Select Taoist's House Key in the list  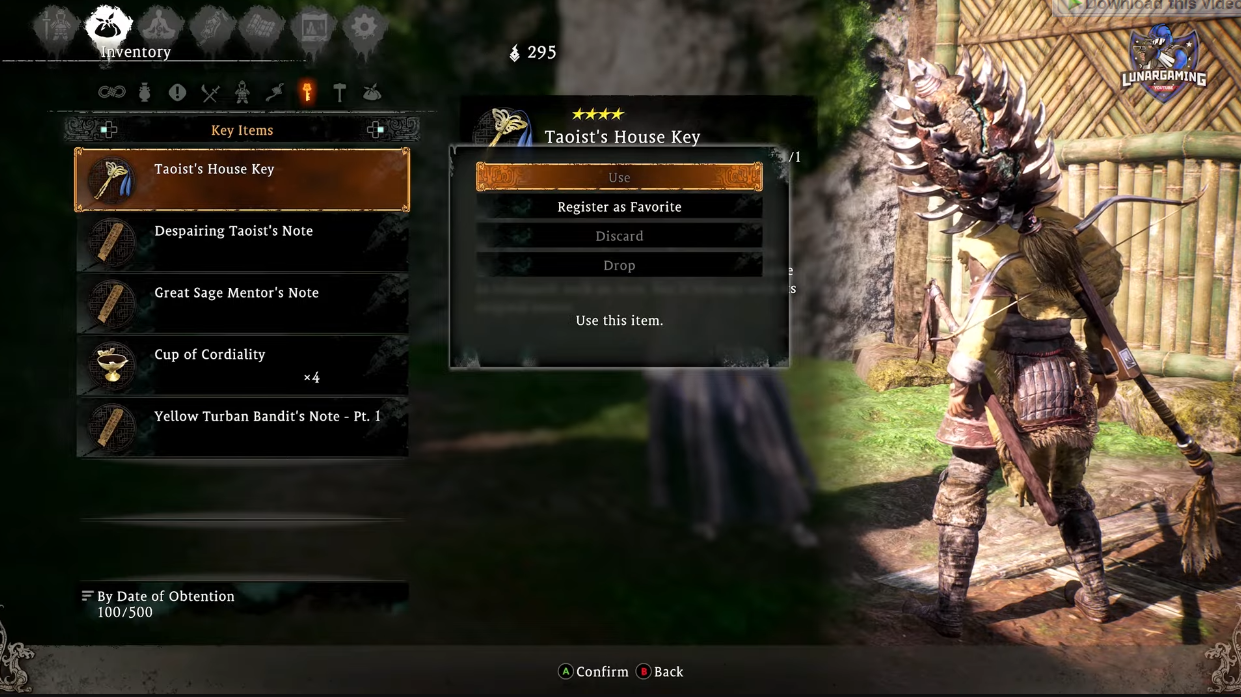pos(242,180)
